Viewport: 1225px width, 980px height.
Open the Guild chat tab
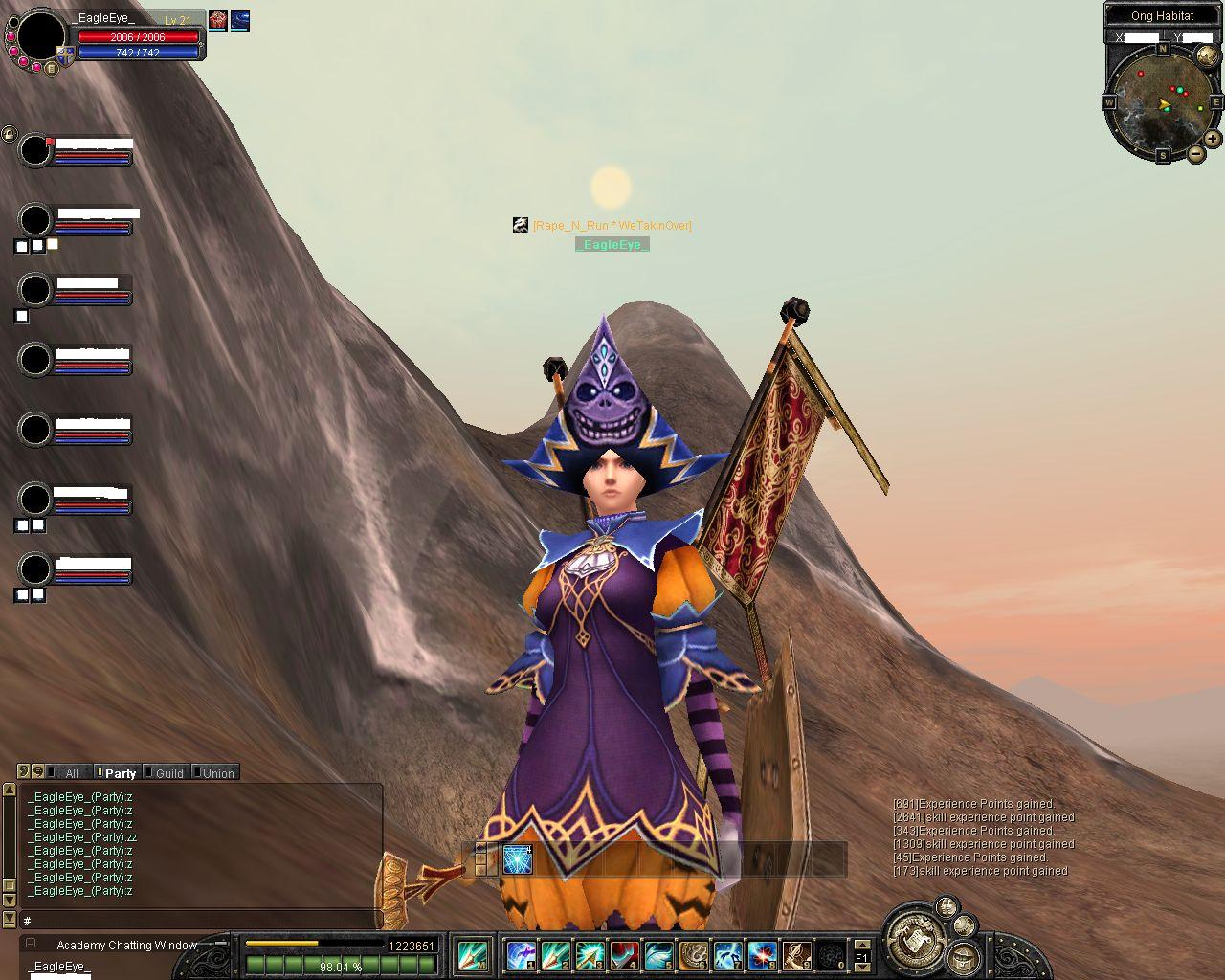(169, 773)
